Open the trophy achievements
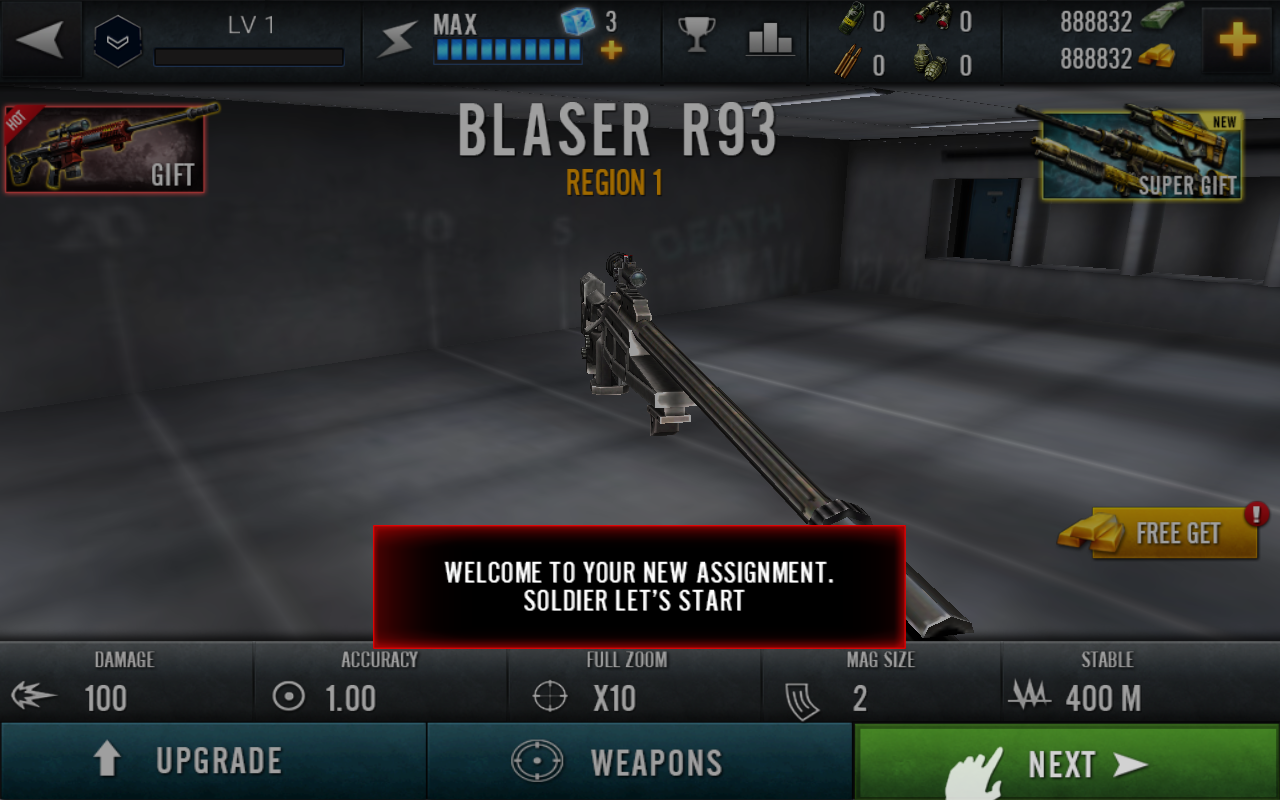 click(696, 36)
